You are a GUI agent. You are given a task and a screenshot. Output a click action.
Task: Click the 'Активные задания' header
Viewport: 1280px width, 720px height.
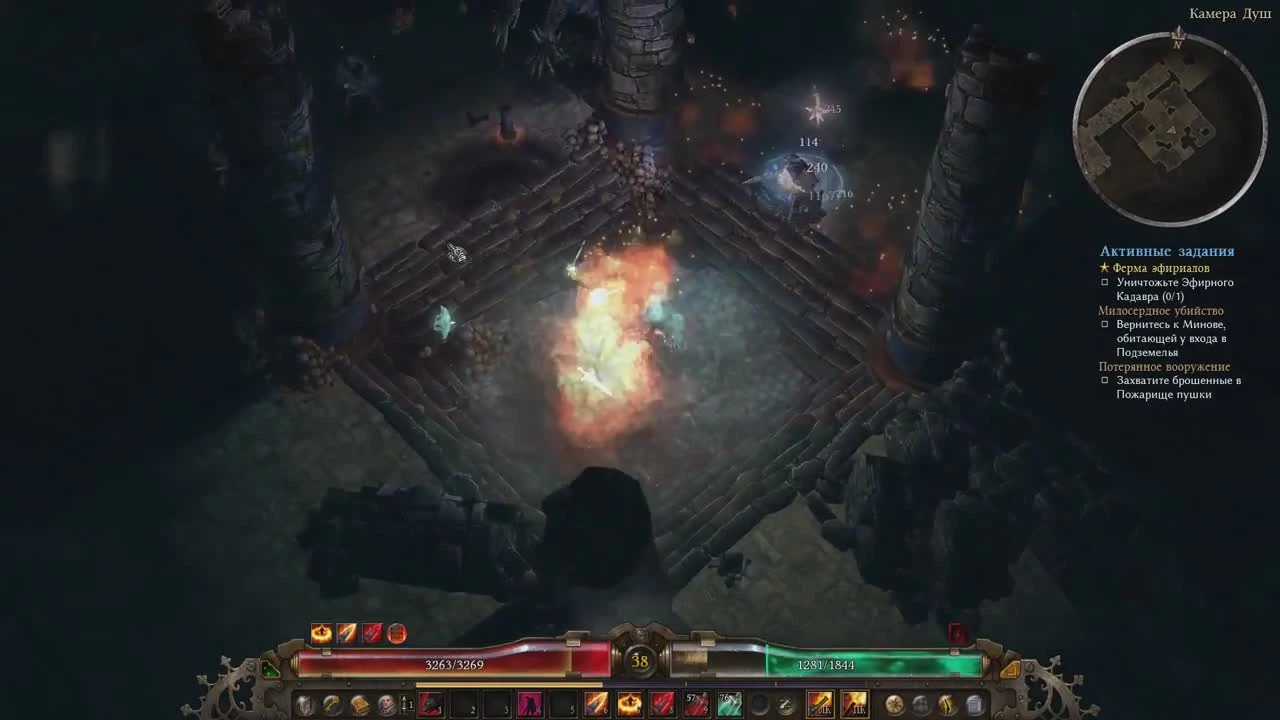click(x=1167, y=251)
